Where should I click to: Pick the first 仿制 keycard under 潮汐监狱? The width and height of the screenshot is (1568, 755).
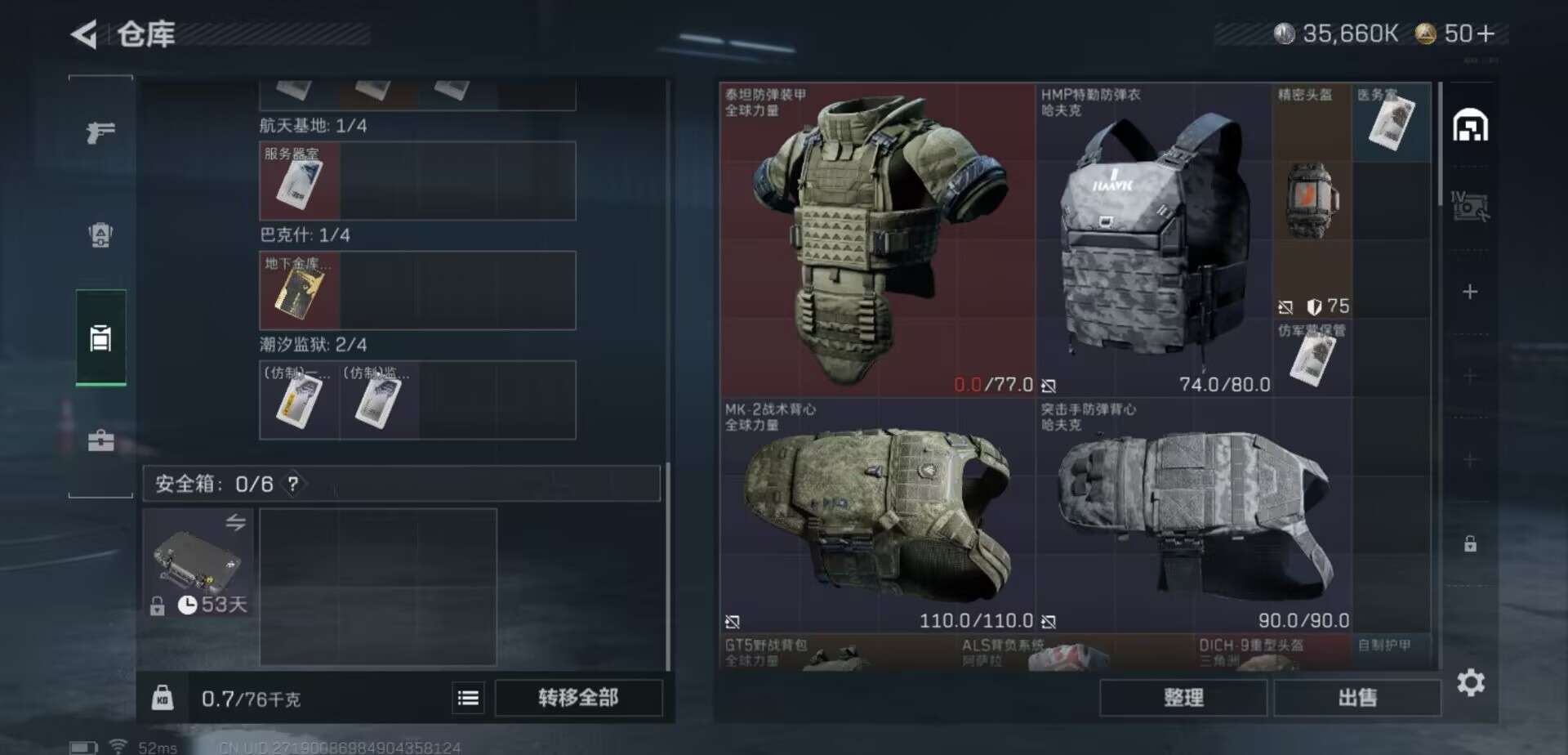tap(299, 400)
